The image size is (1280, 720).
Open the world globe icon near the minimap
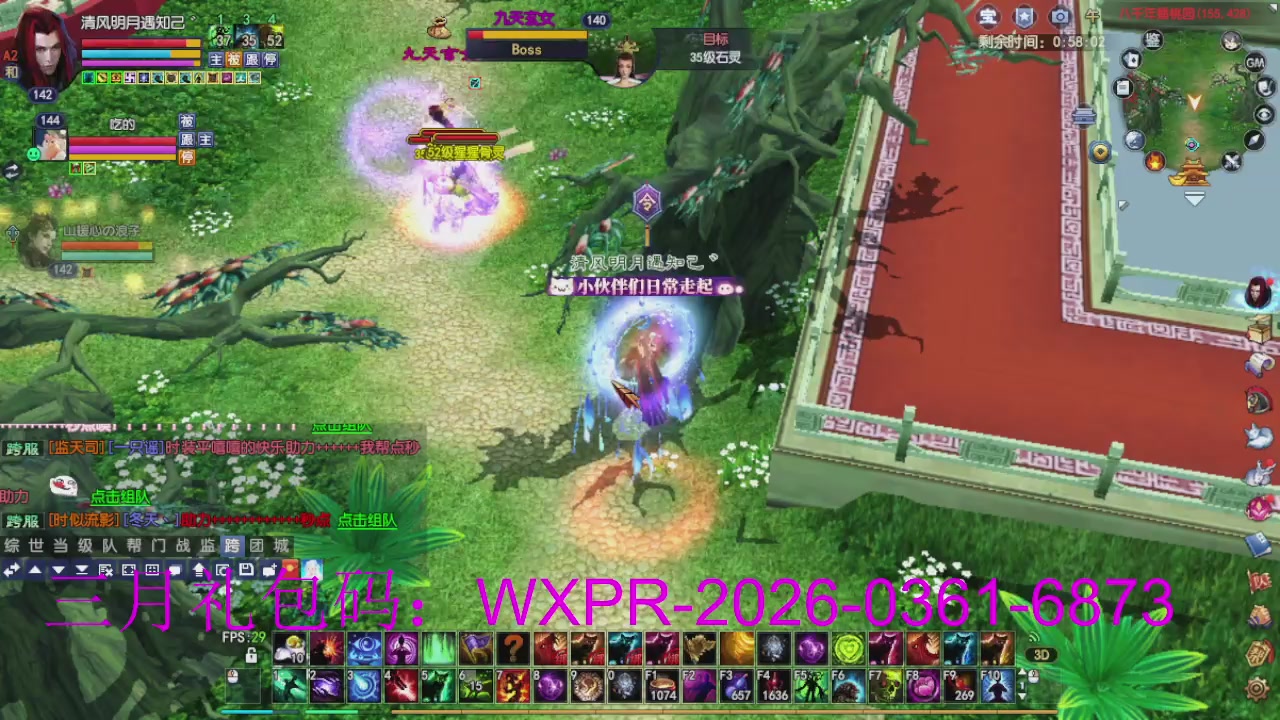1133,139
